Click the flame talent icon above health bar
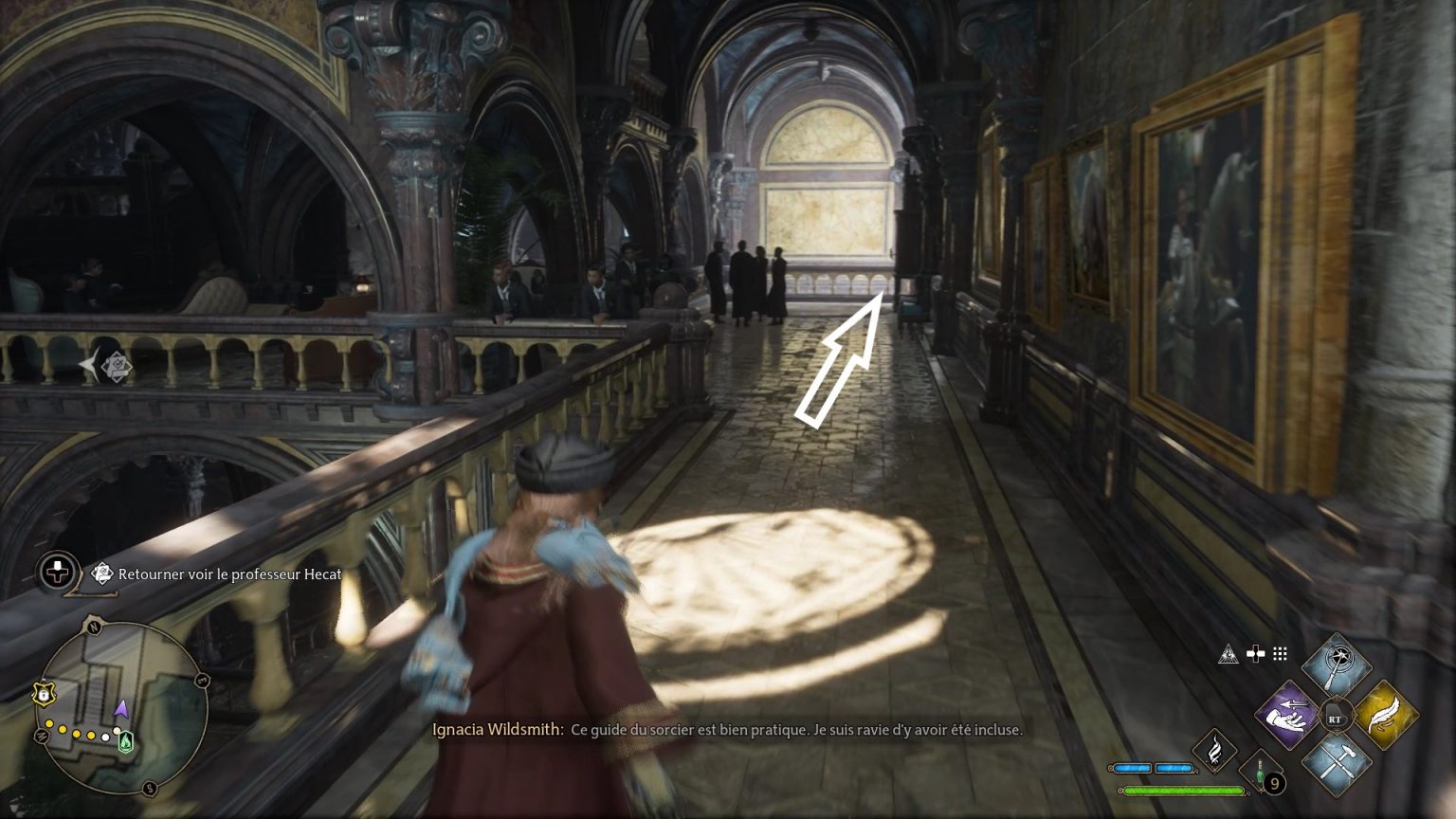The width and height of the screenshot is (1456, 819). tap(1215, 753)
